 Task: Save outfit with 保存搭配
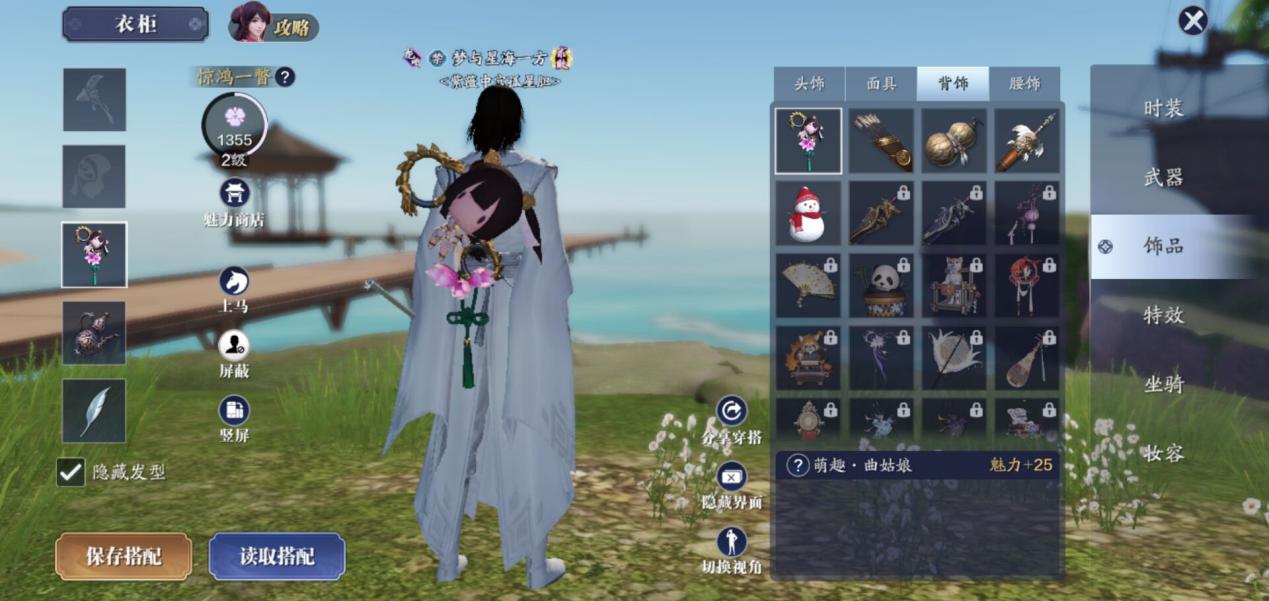[123, 557]
